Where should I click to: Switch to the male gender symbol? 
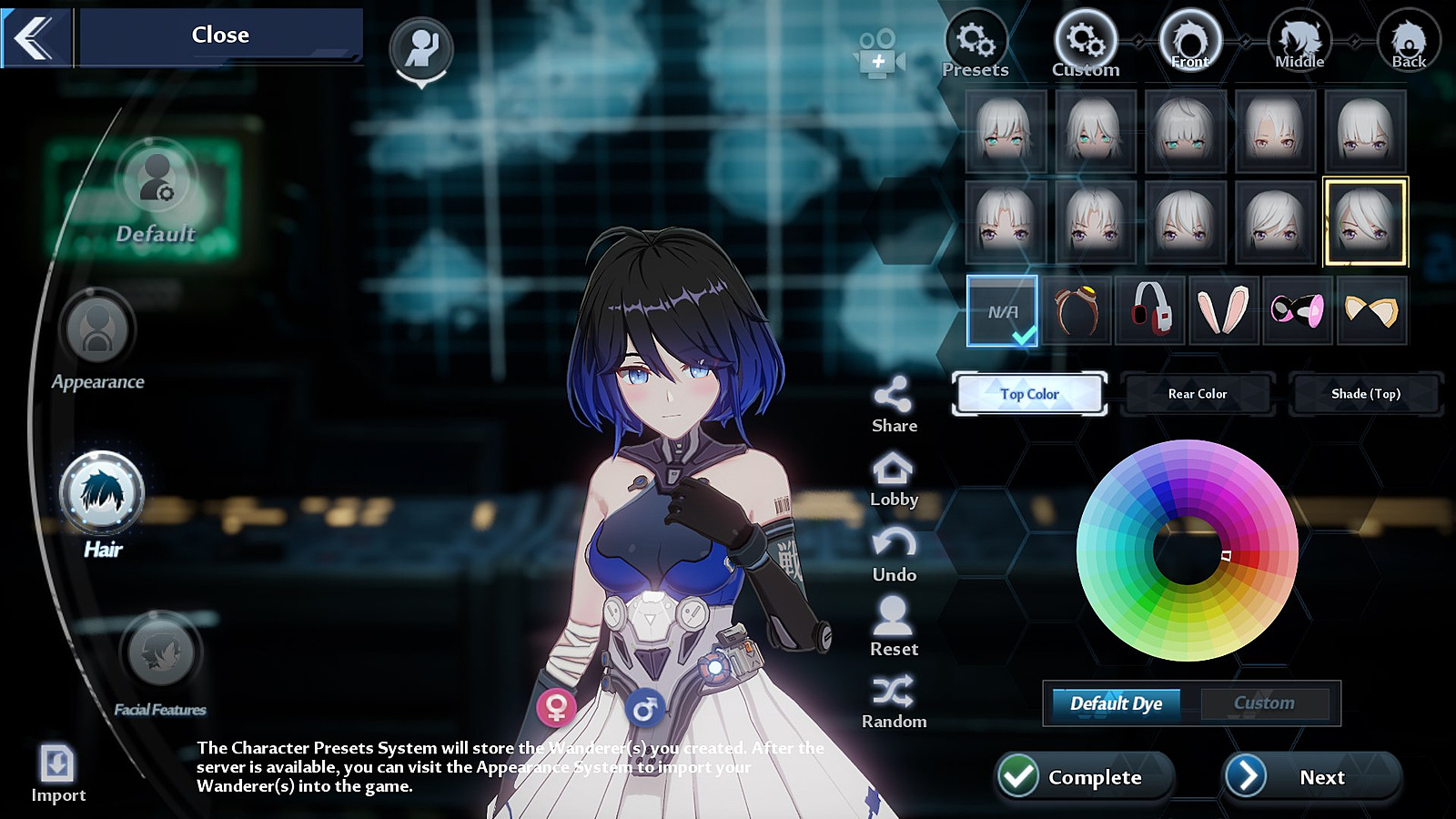click(644, 706)
